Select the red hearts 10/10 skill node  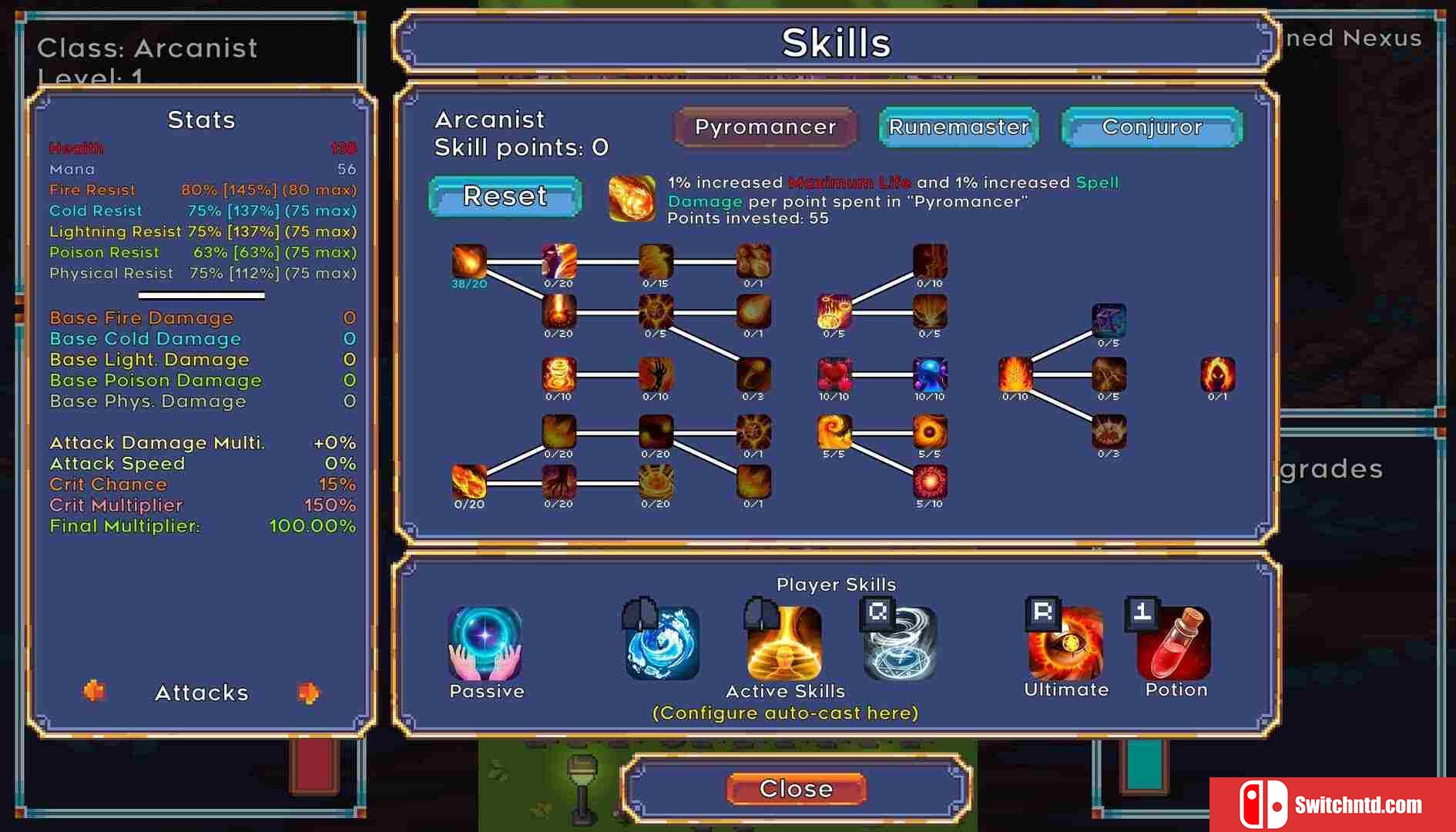[x=834, y=374]
